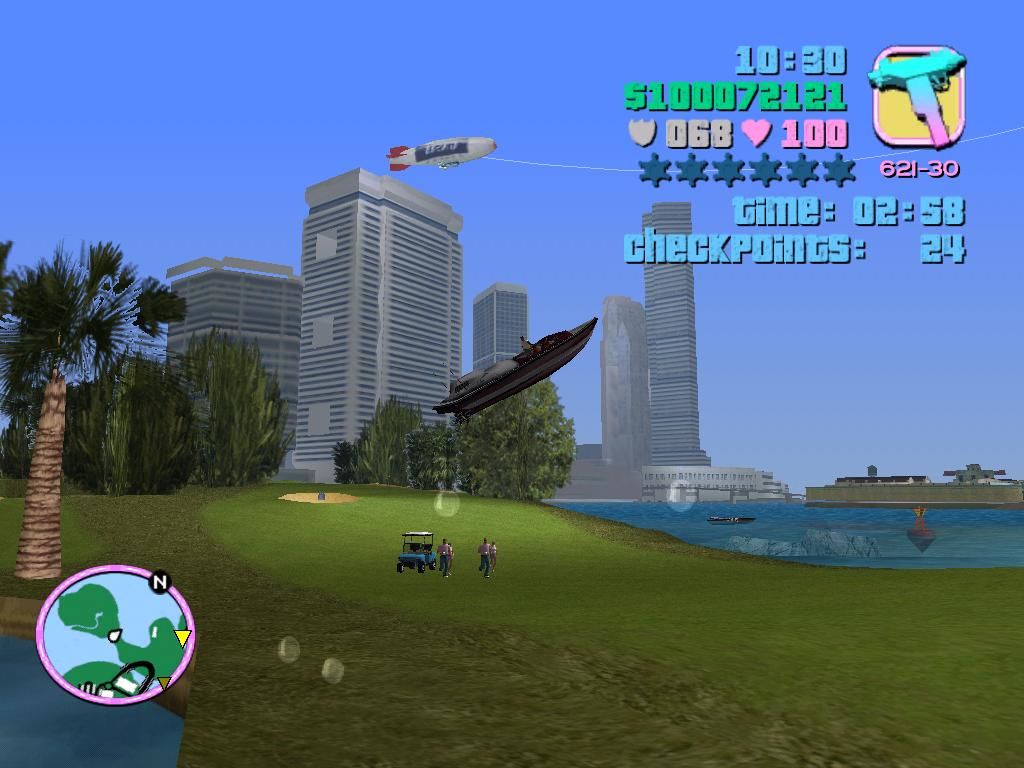Select the armor shield icon
Screen dimensions: 1024x768
641,133
